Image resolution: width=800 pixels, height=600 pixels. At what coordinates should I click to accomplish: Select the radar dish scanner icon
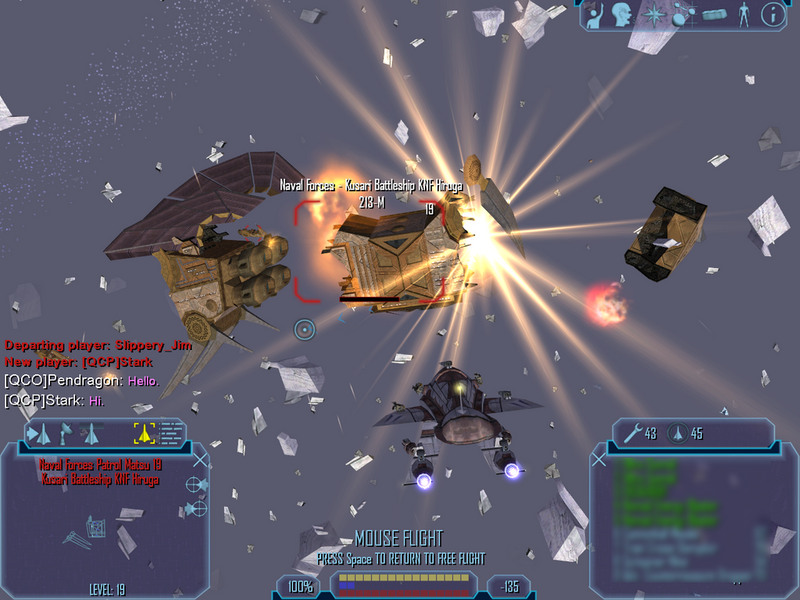(x=67, y=433)
